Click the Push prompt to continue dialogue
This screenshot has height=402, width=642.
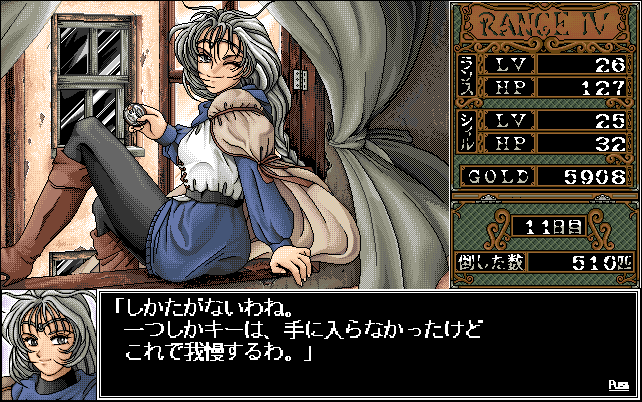tap(618, 384)
